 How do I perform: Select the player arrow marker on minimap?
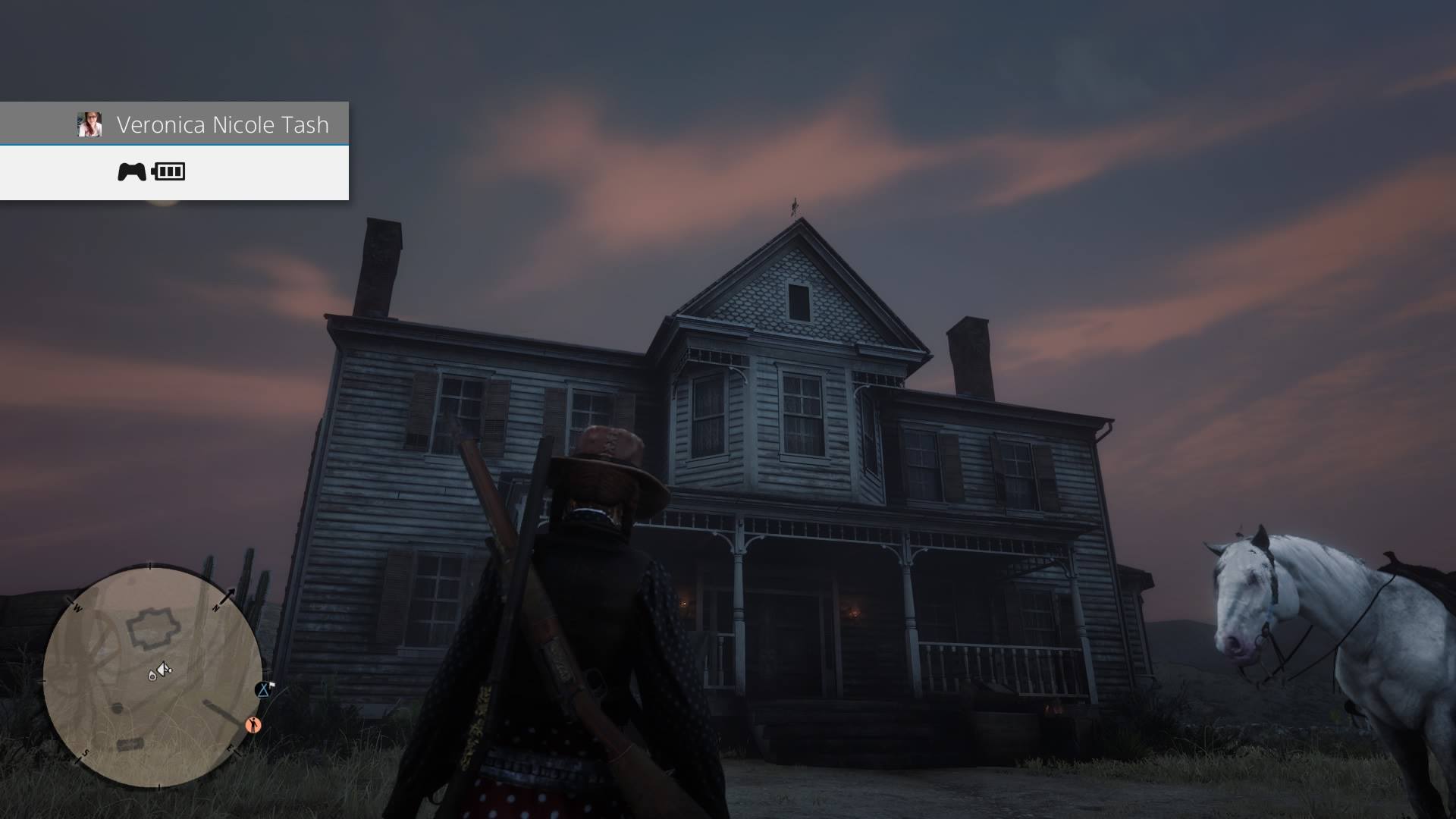[x=165, y=669]
